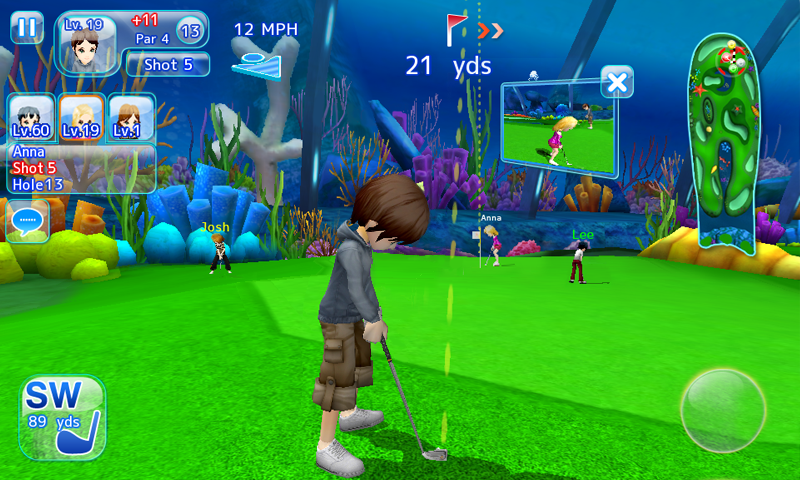The height and width of the screenshot is (480, 800).
Task: Close the opponent camera preview
Action: (x=618, y=82)
